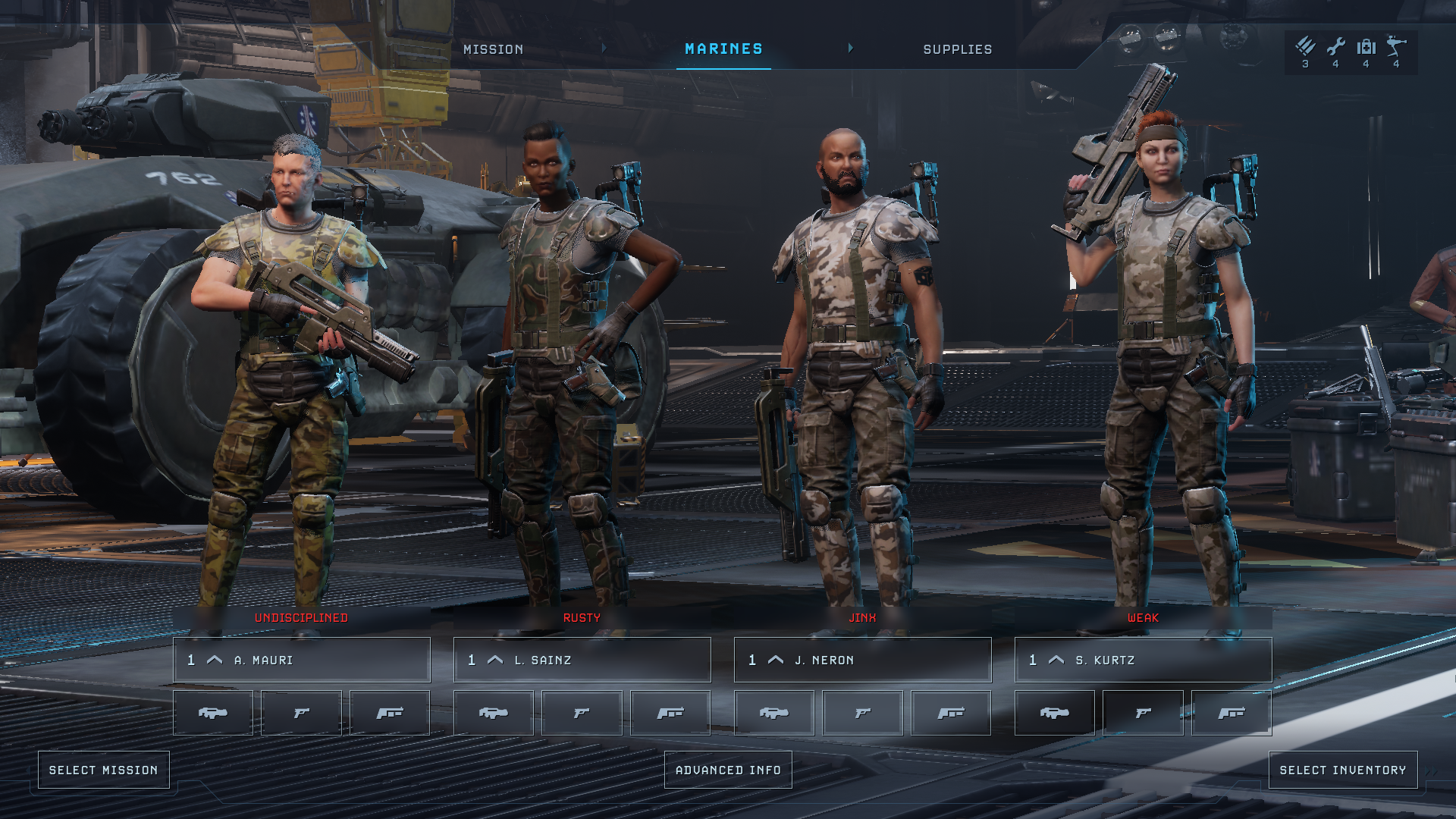The height and width of the screenshot is (819, 1456).
Task: Select the Marines tab
Action: (x=723, y=49)
